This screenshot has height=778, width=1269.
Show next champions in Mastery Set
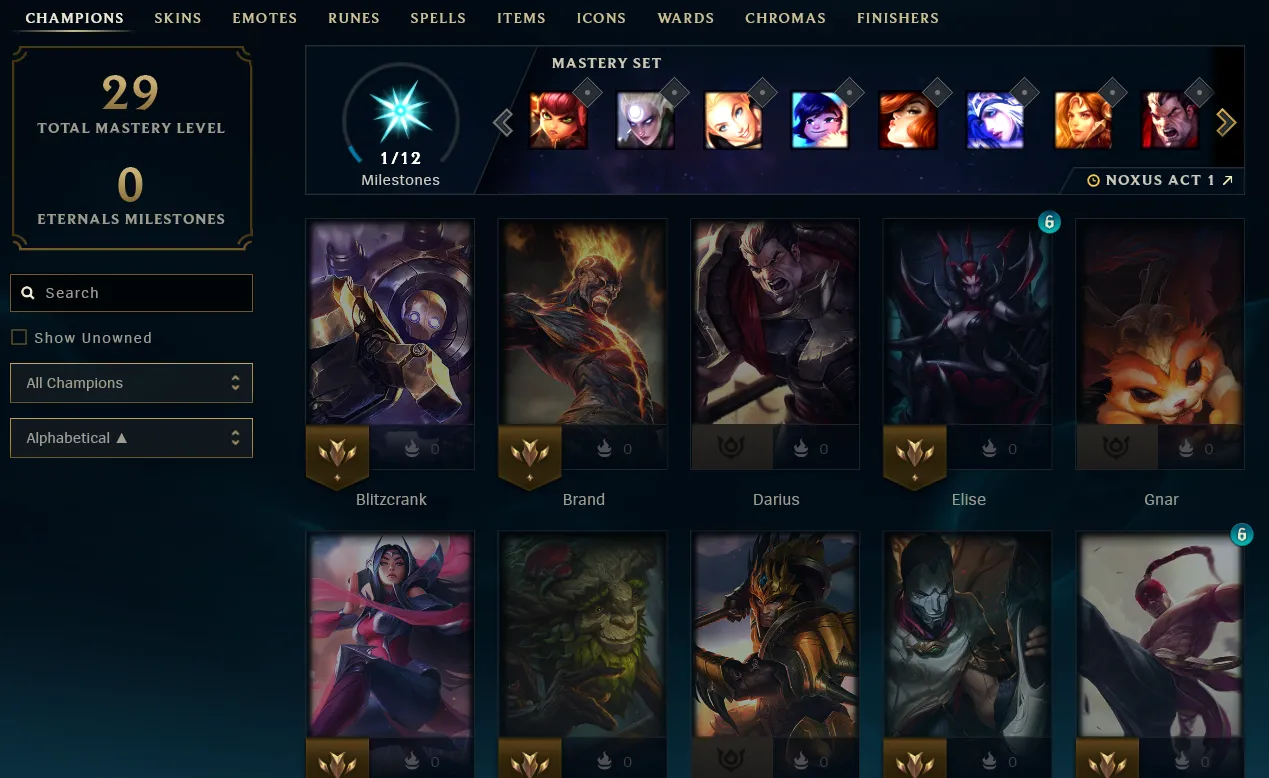(x=1226, y=122)
